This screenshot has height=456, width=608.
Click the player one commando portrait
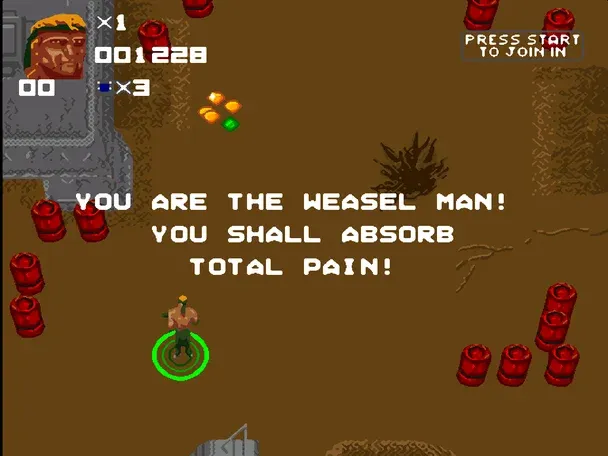(x=56, y=46)
